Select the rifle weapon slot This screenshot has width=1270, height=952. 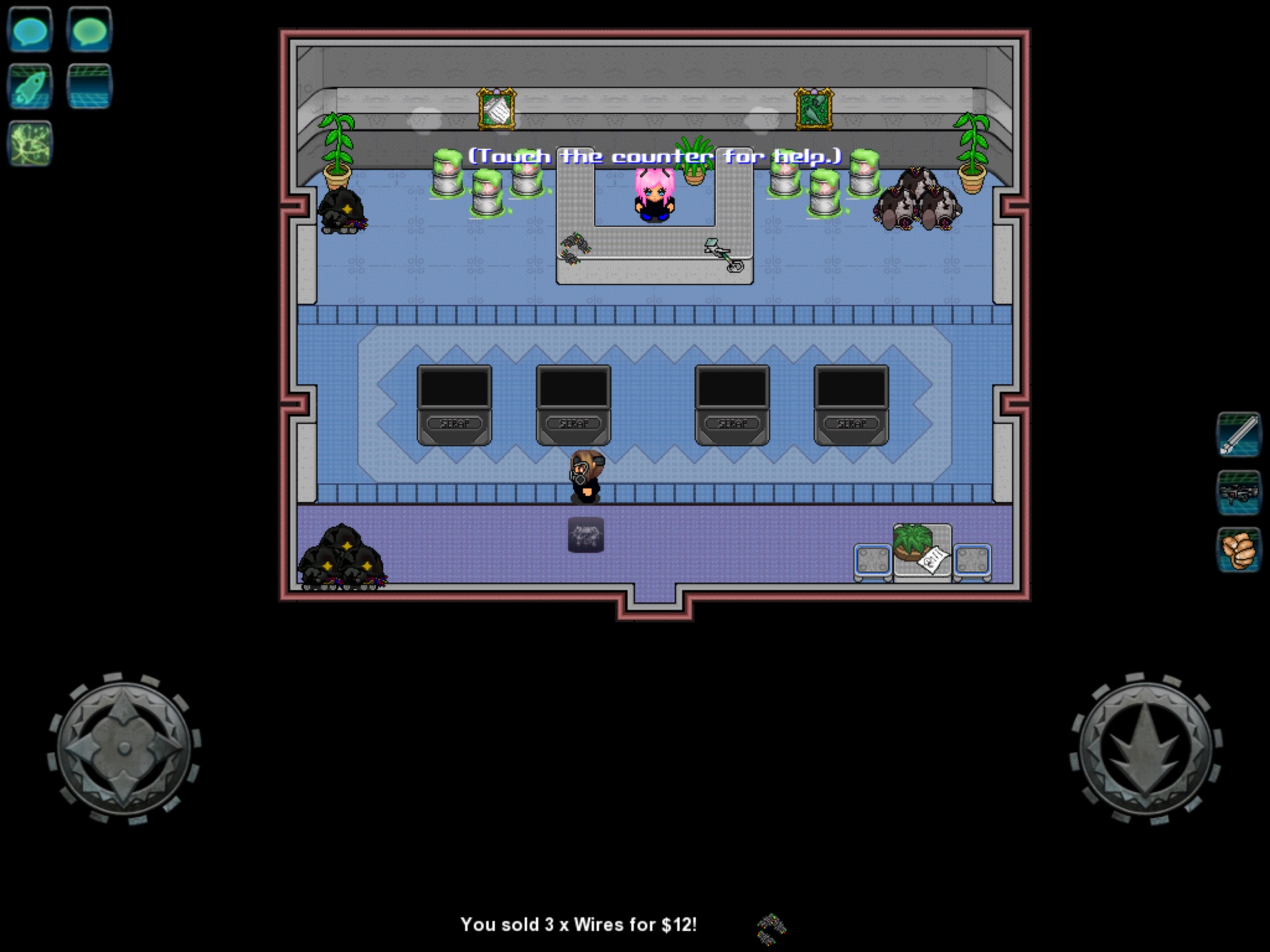click(x=1238, y=492)
